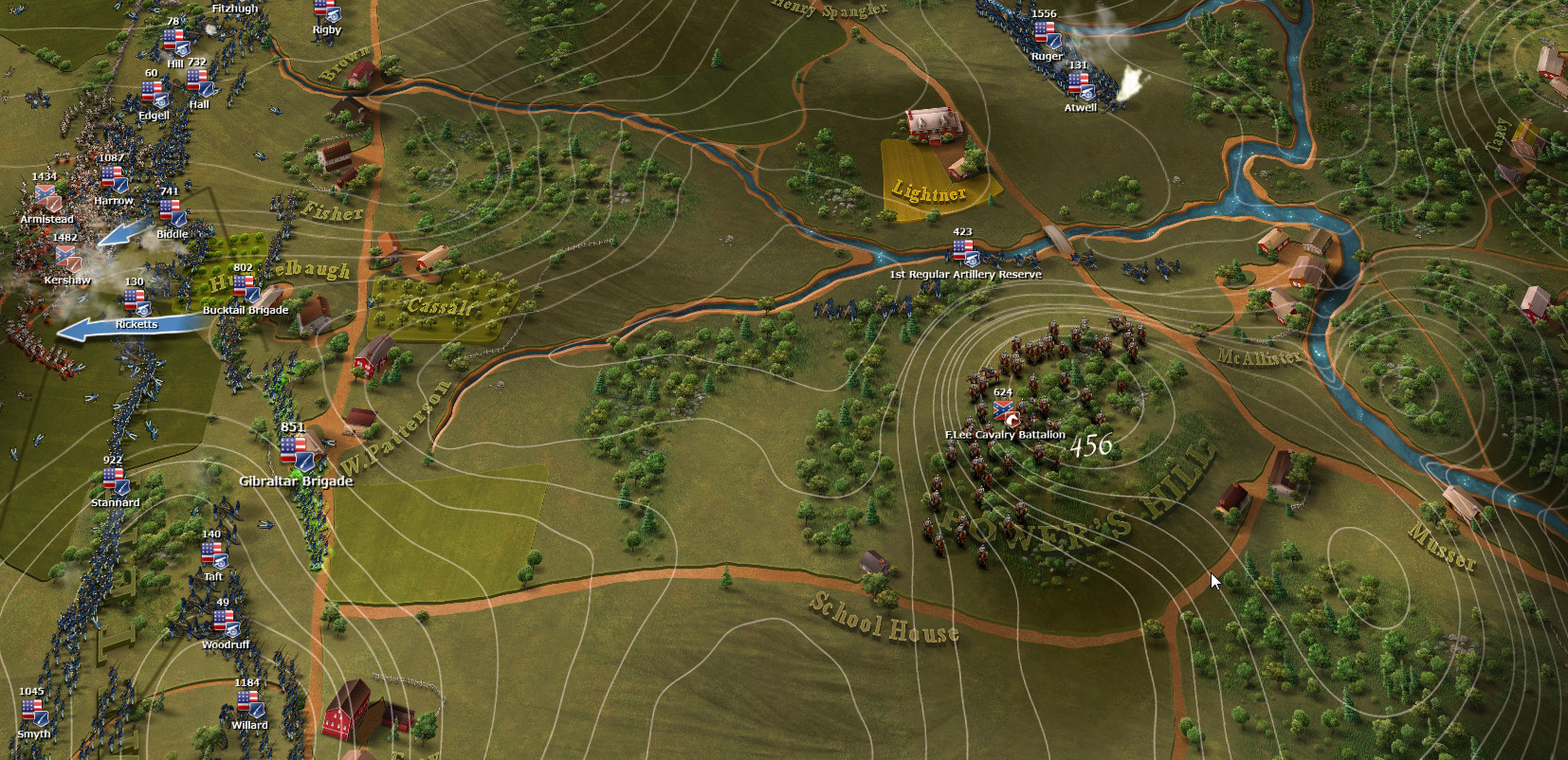Choose the Smyth unit flag

(34, 712)
